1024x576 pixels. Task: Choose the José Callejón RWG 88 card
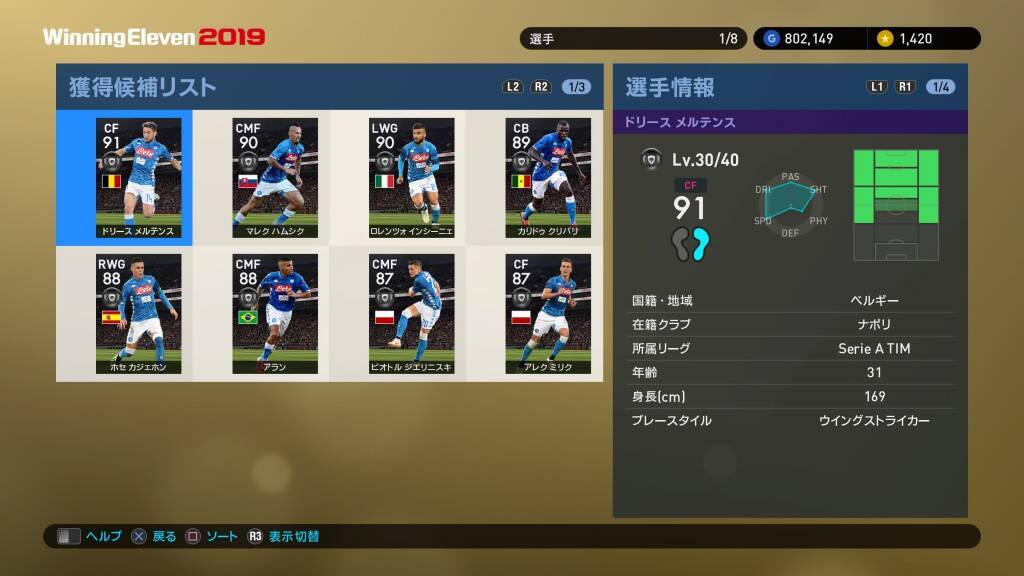[139, 314]
